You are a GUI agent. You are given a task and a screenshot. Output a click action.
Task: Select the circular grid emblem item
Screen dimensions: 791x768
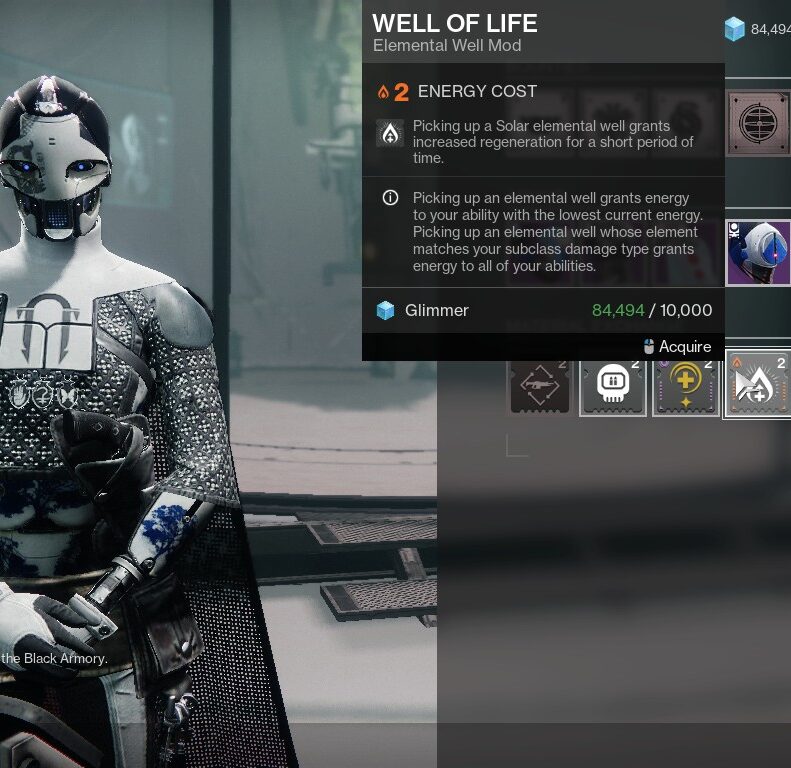pyautogui.click(x=758, y=122)
